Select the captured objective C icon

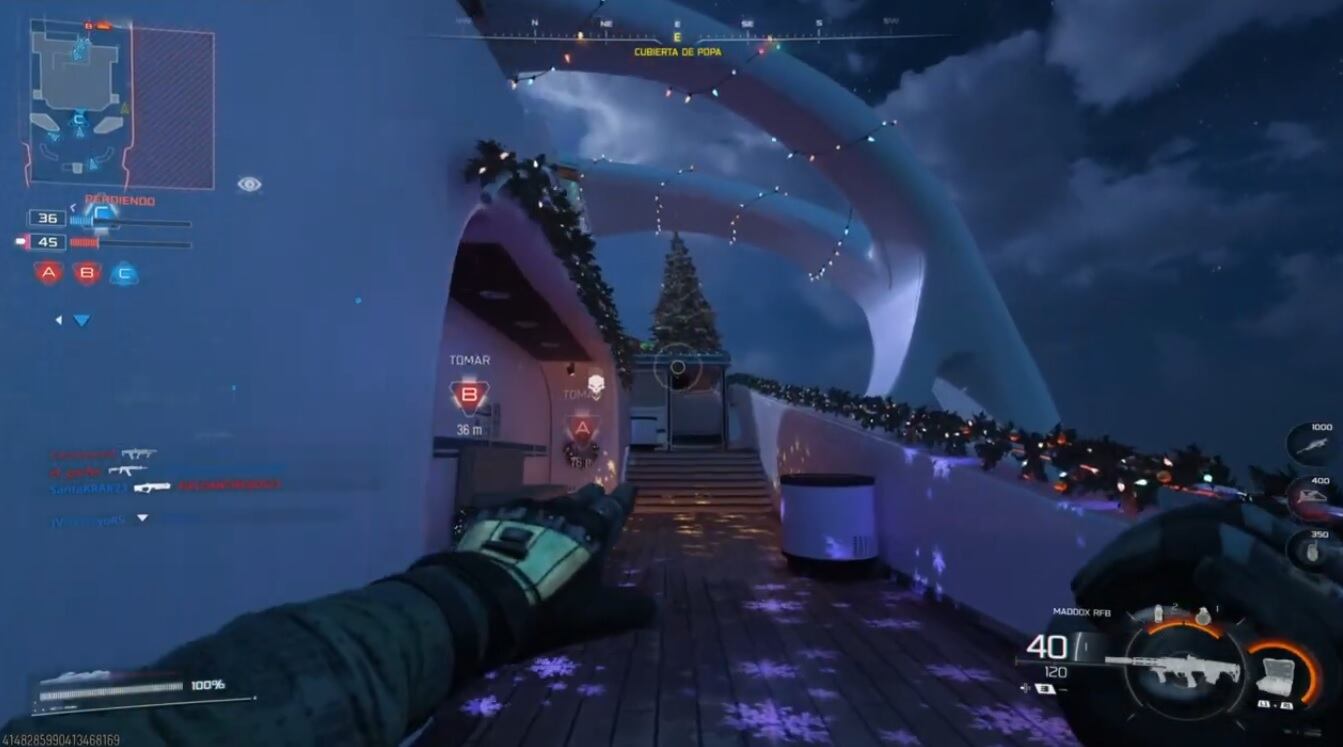coord(125,273)
